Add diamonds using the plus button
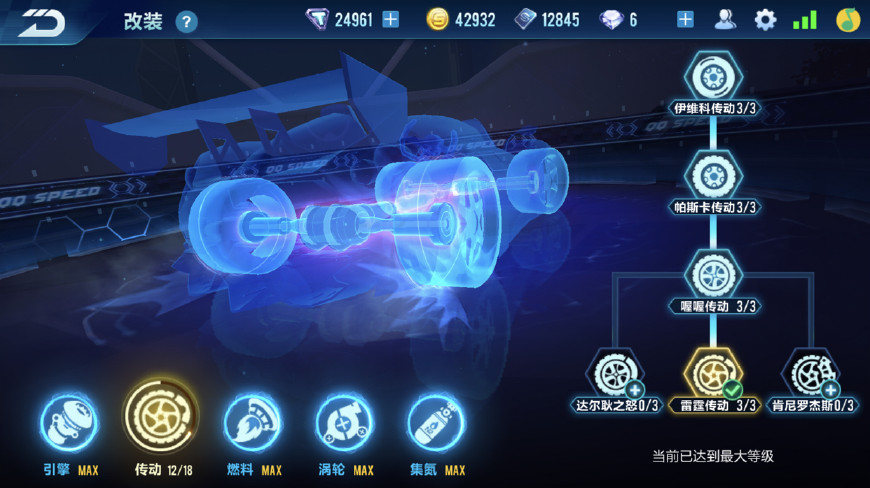 click(685, 20)
